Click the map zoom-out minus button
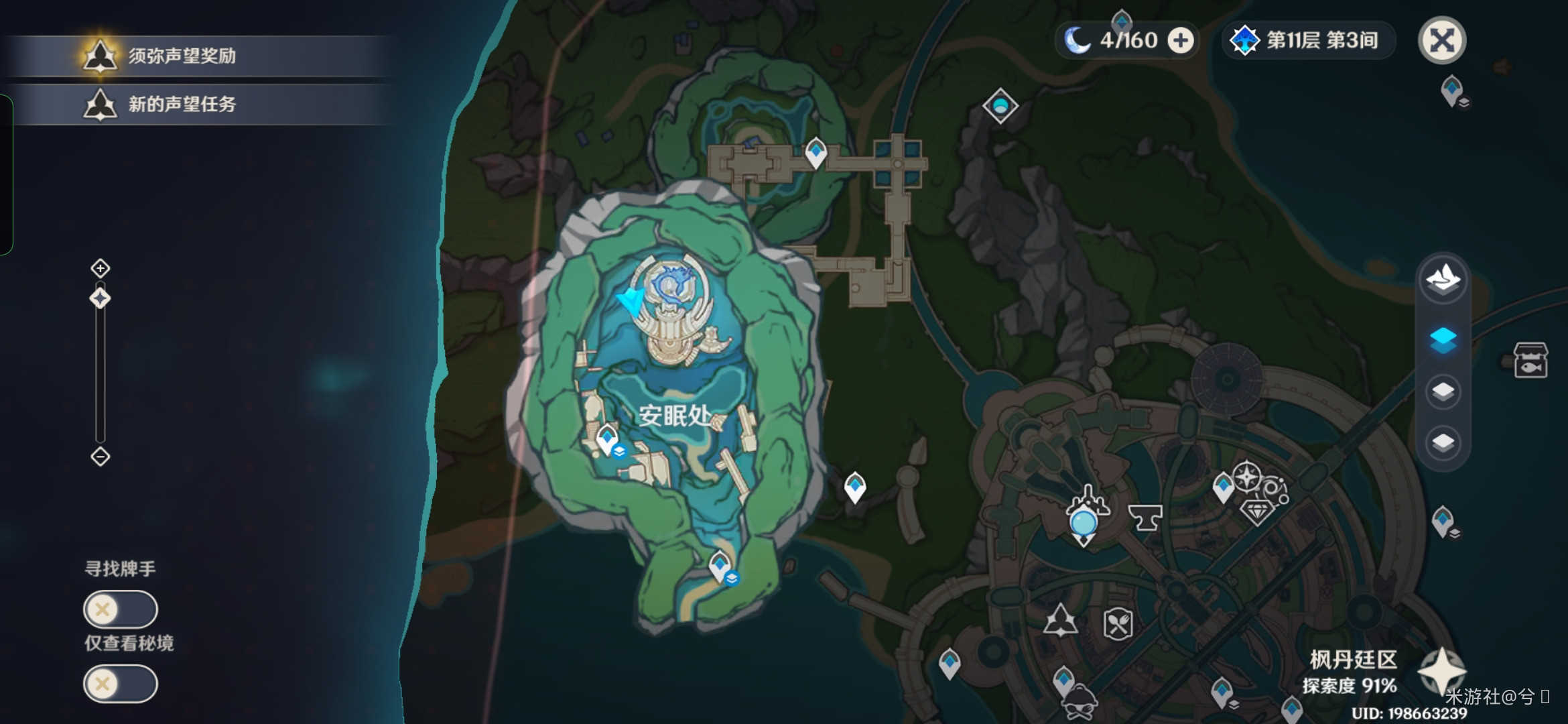1568x724 pixels. tap(101, 457)
